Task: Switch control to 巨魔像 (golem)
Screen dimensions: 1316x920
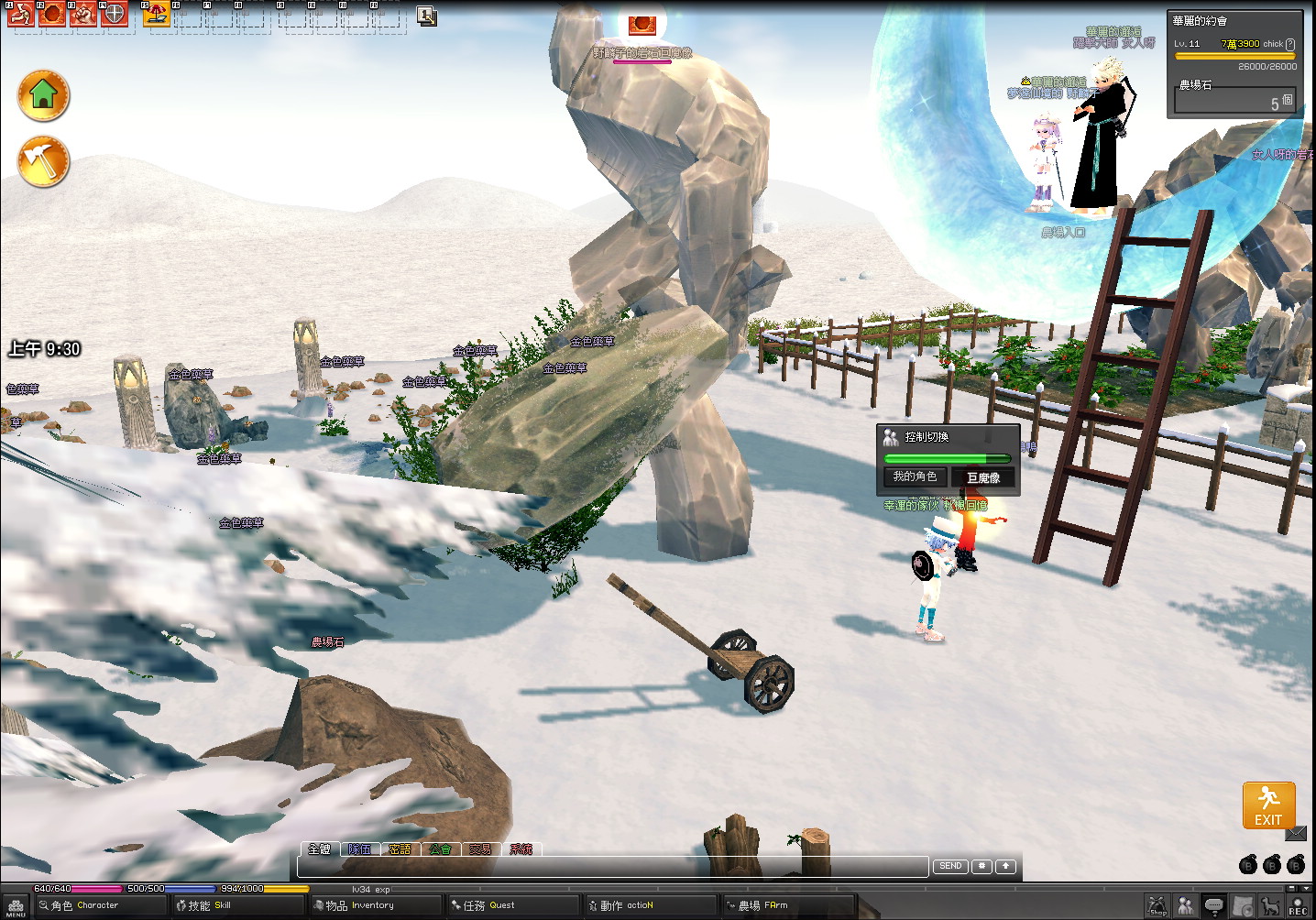Action: (983, 477)
